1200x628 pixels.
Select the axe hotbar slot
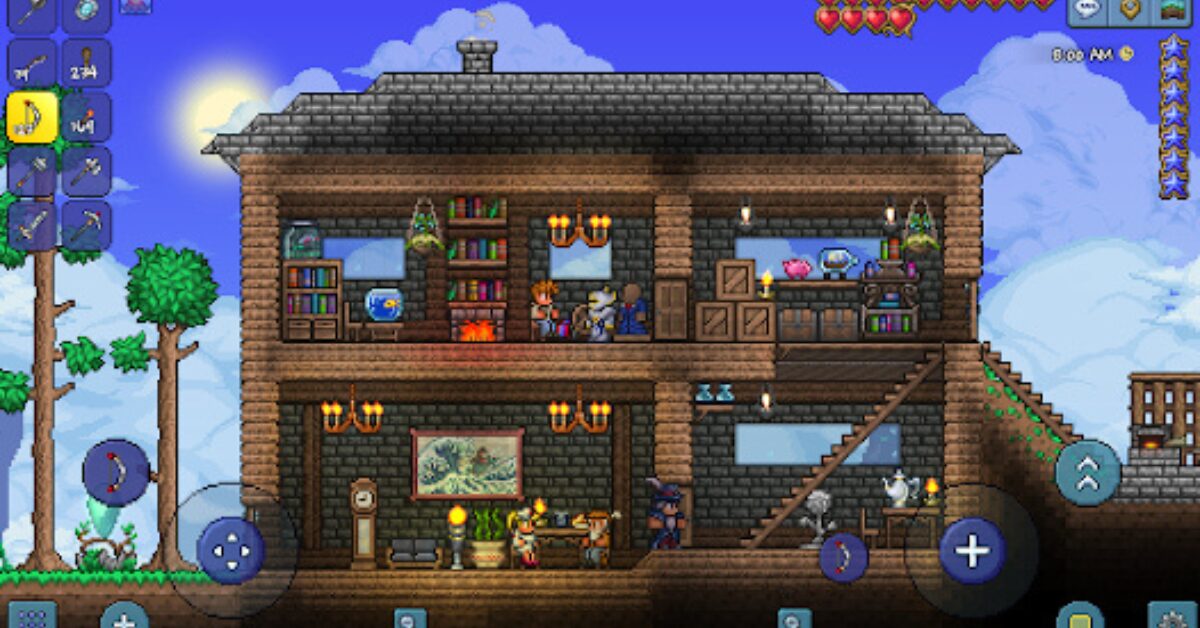point(86,171)
